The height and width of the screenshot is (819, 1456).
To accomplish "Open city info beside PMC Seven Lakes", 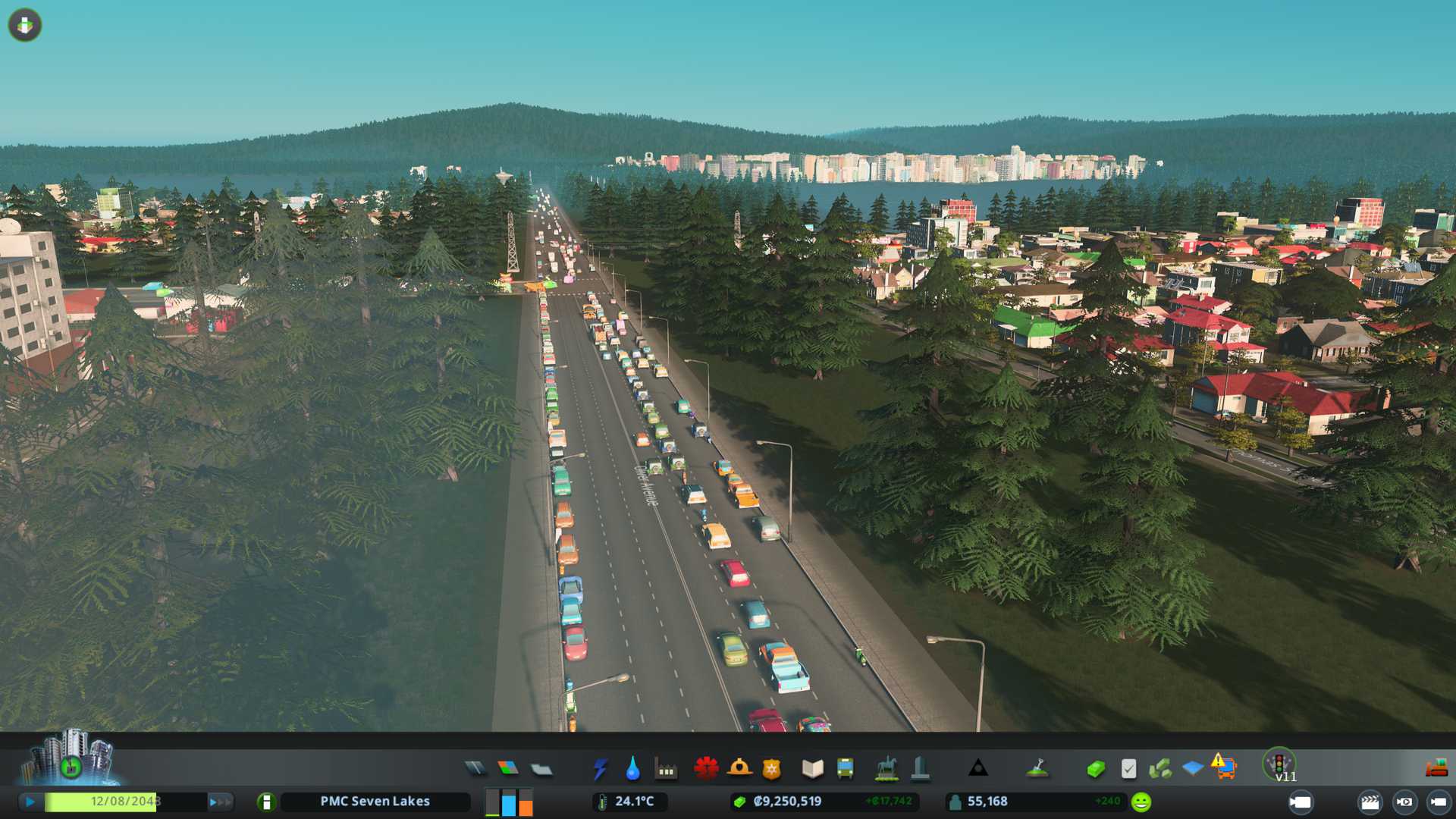I will (x=266, y=802).
